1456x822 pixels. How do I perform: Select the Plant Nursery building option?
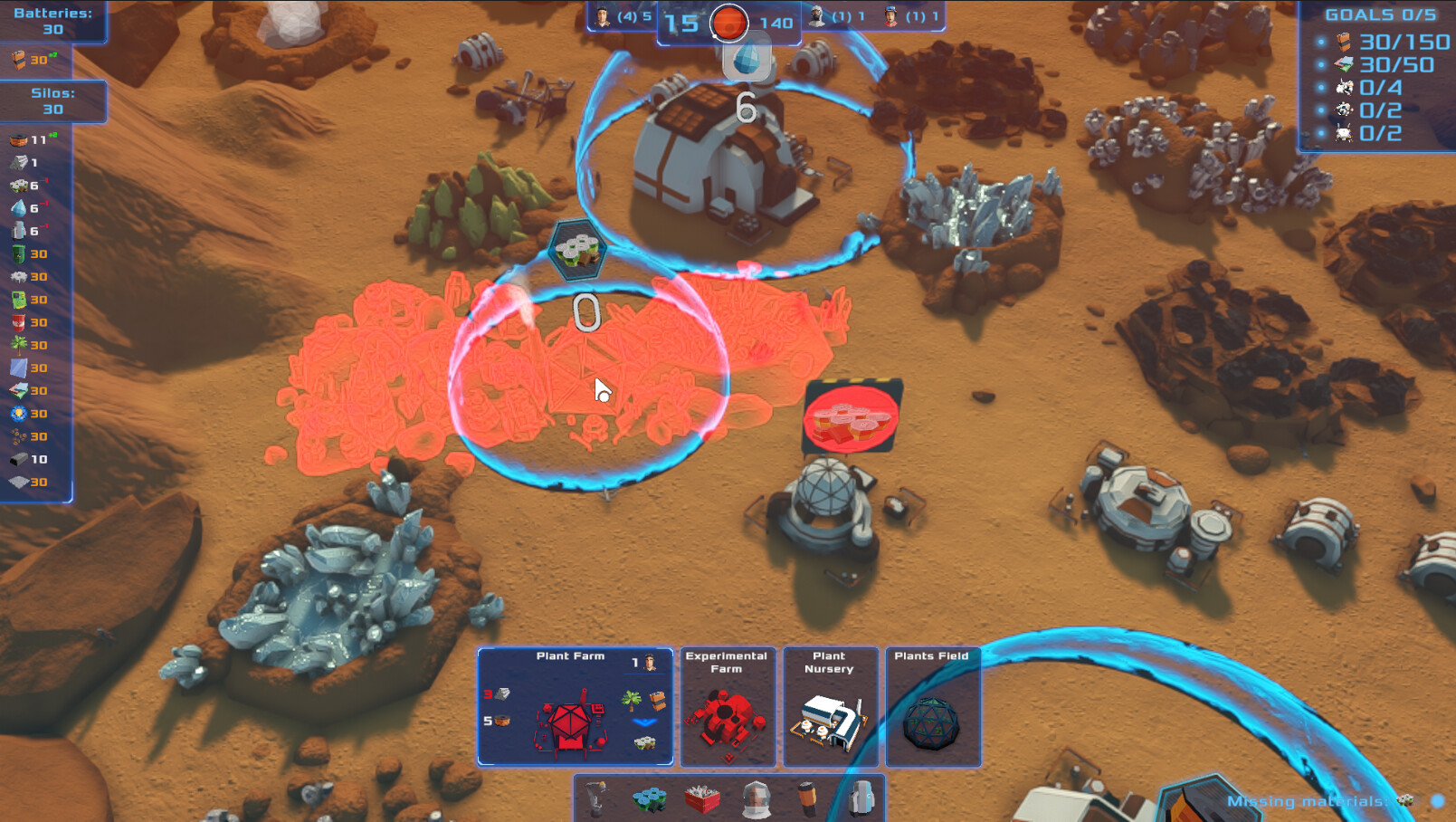click(831, 708)
